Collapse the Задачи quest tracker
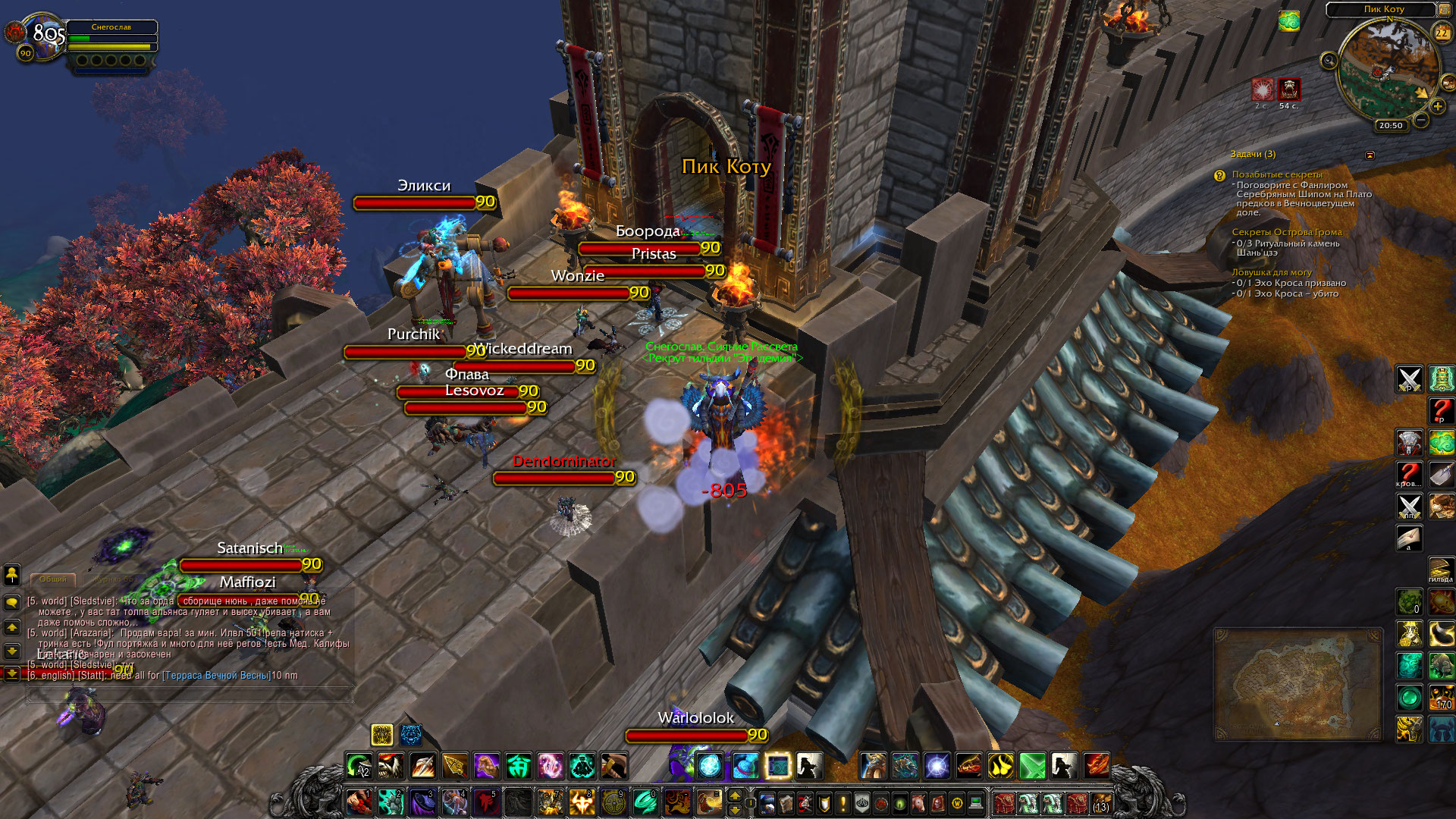 pos(1370,155)
